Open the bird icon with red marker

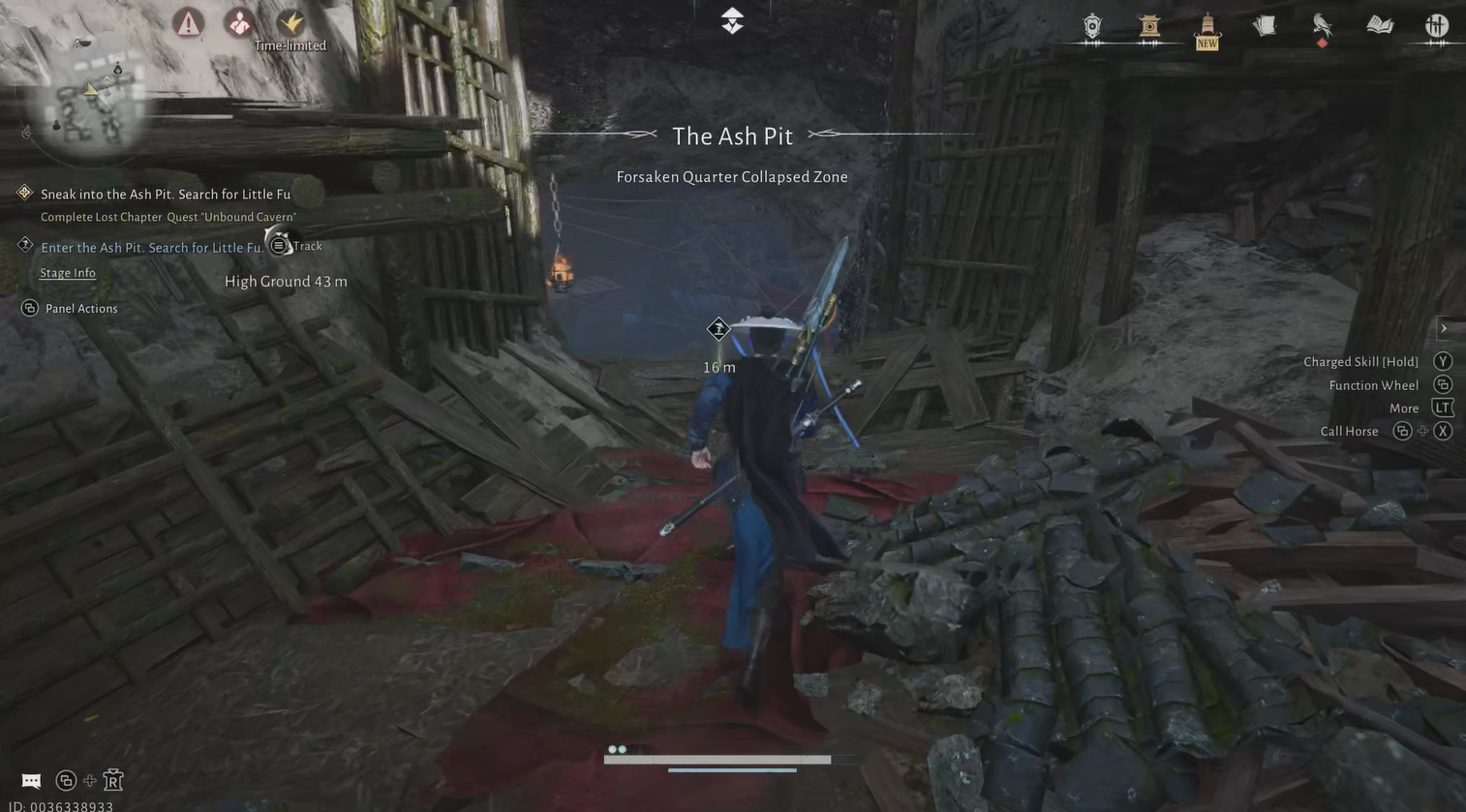coord(1322,26)
